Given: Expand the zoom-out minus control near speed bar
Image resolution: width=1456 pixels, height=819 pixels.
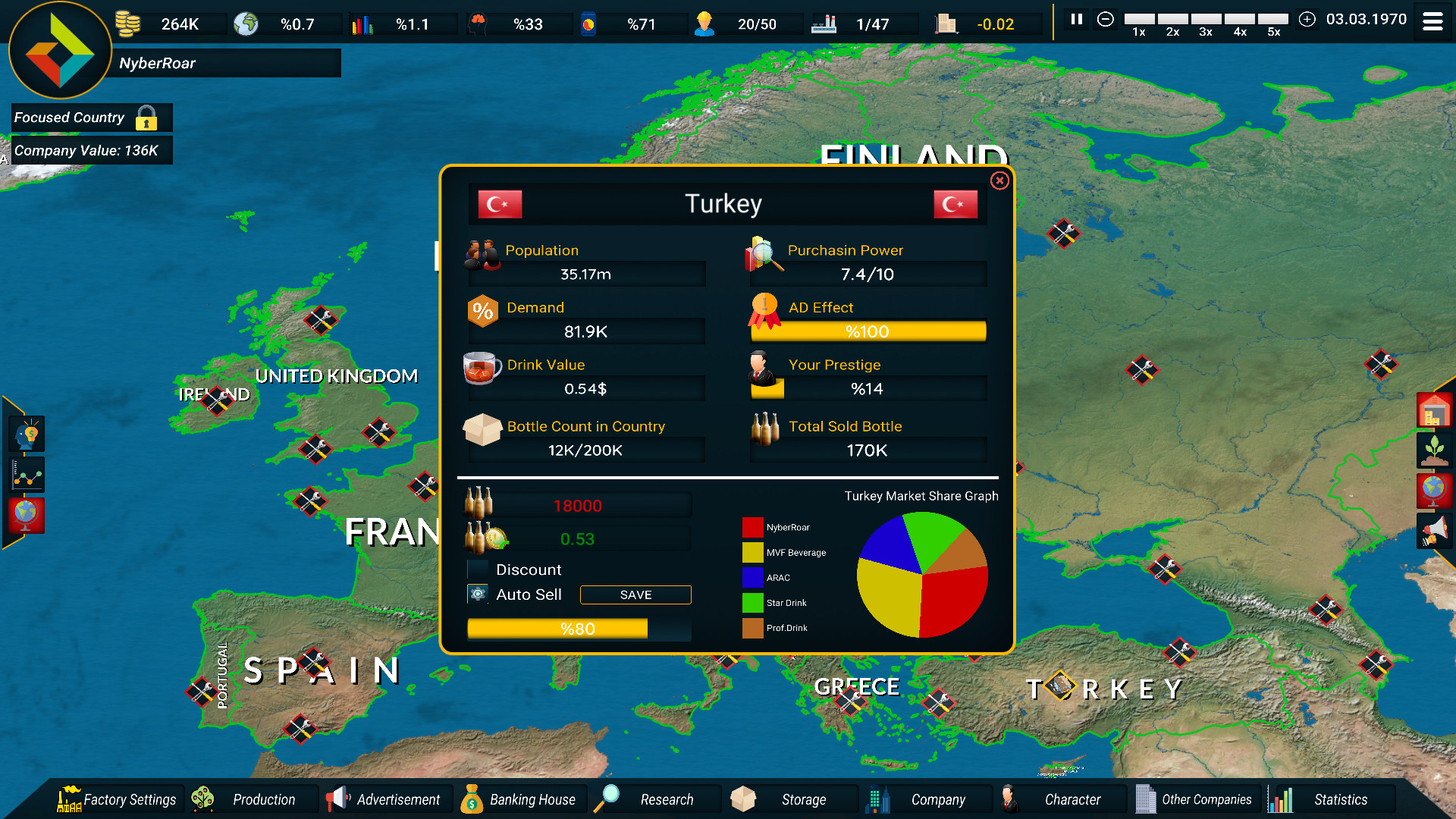Looking at the screenshot, I should [1106, 20].
